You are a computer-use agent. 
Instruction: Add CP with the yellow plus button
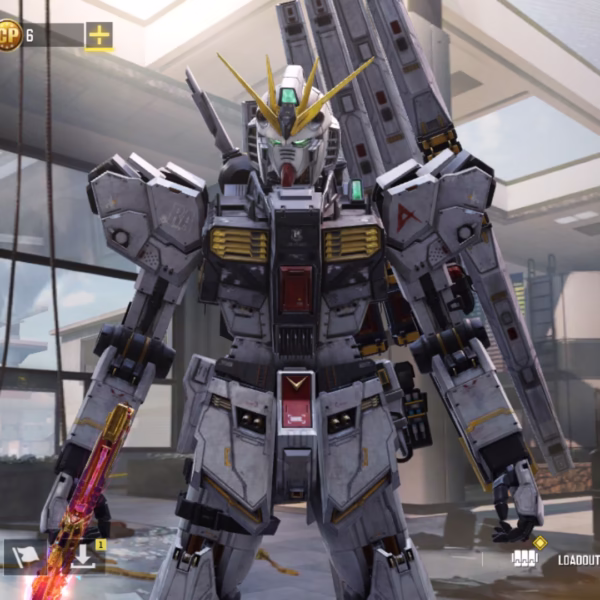(99, 36)
